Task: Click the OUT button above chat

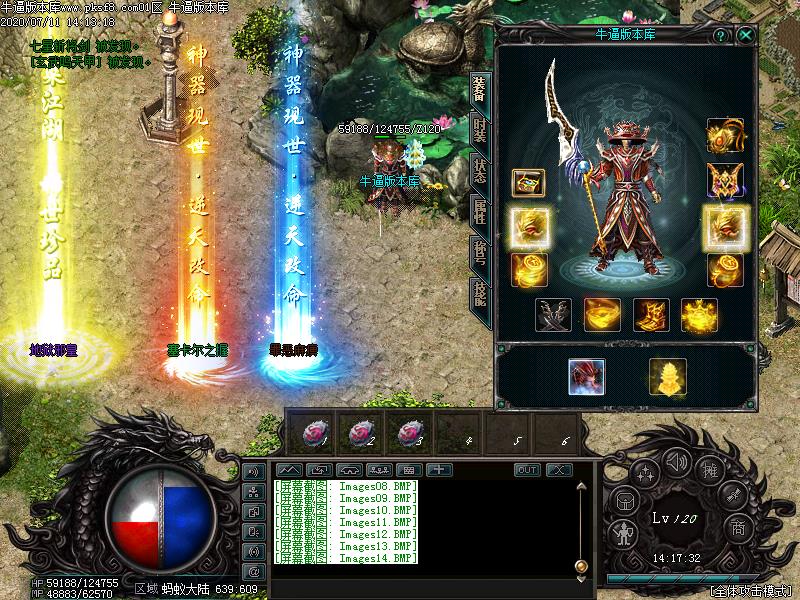Action: point(527,470)
